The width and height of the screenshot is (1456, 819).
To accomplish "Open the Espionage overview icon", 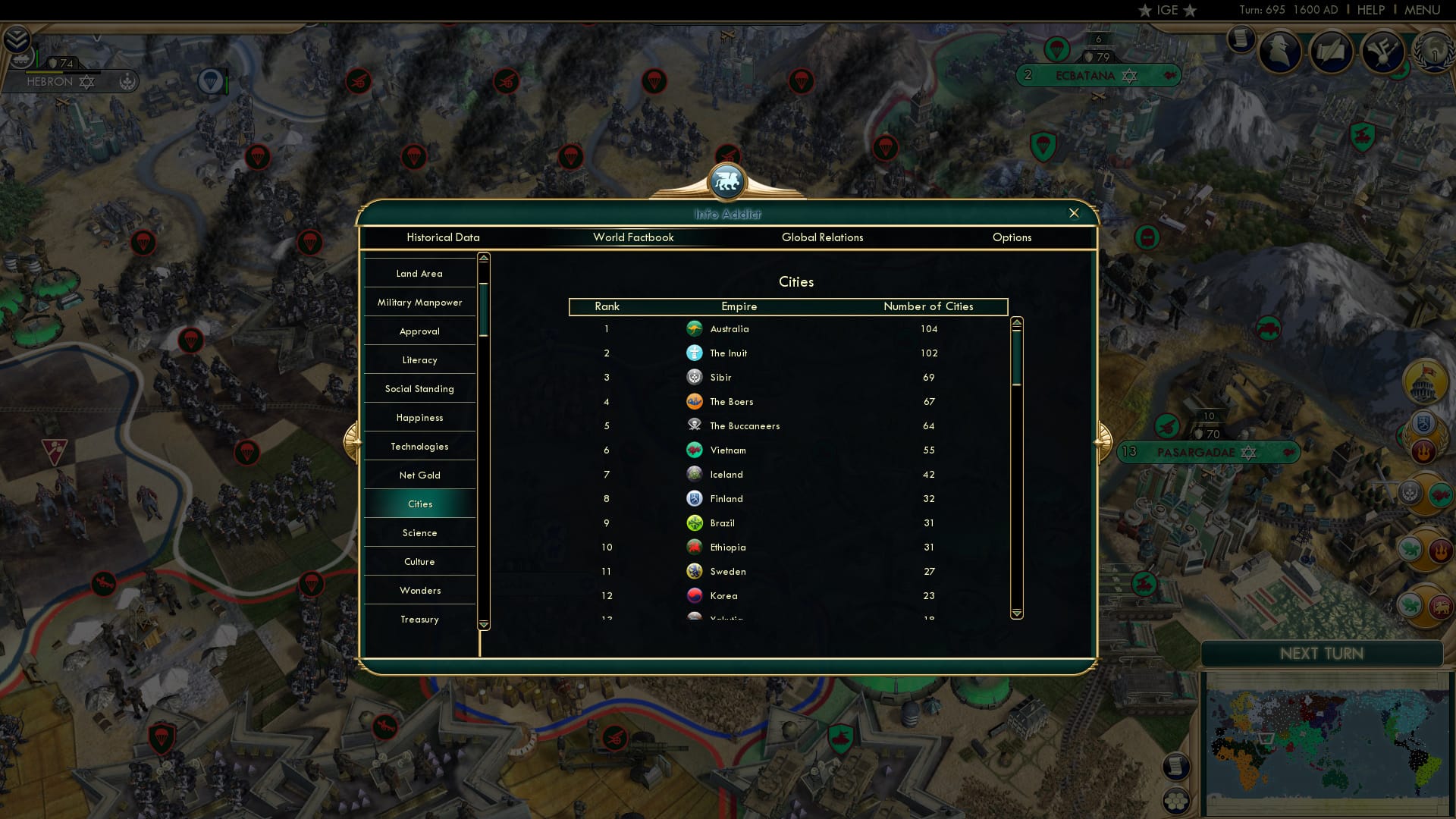I will click(x=1282, y=52).
